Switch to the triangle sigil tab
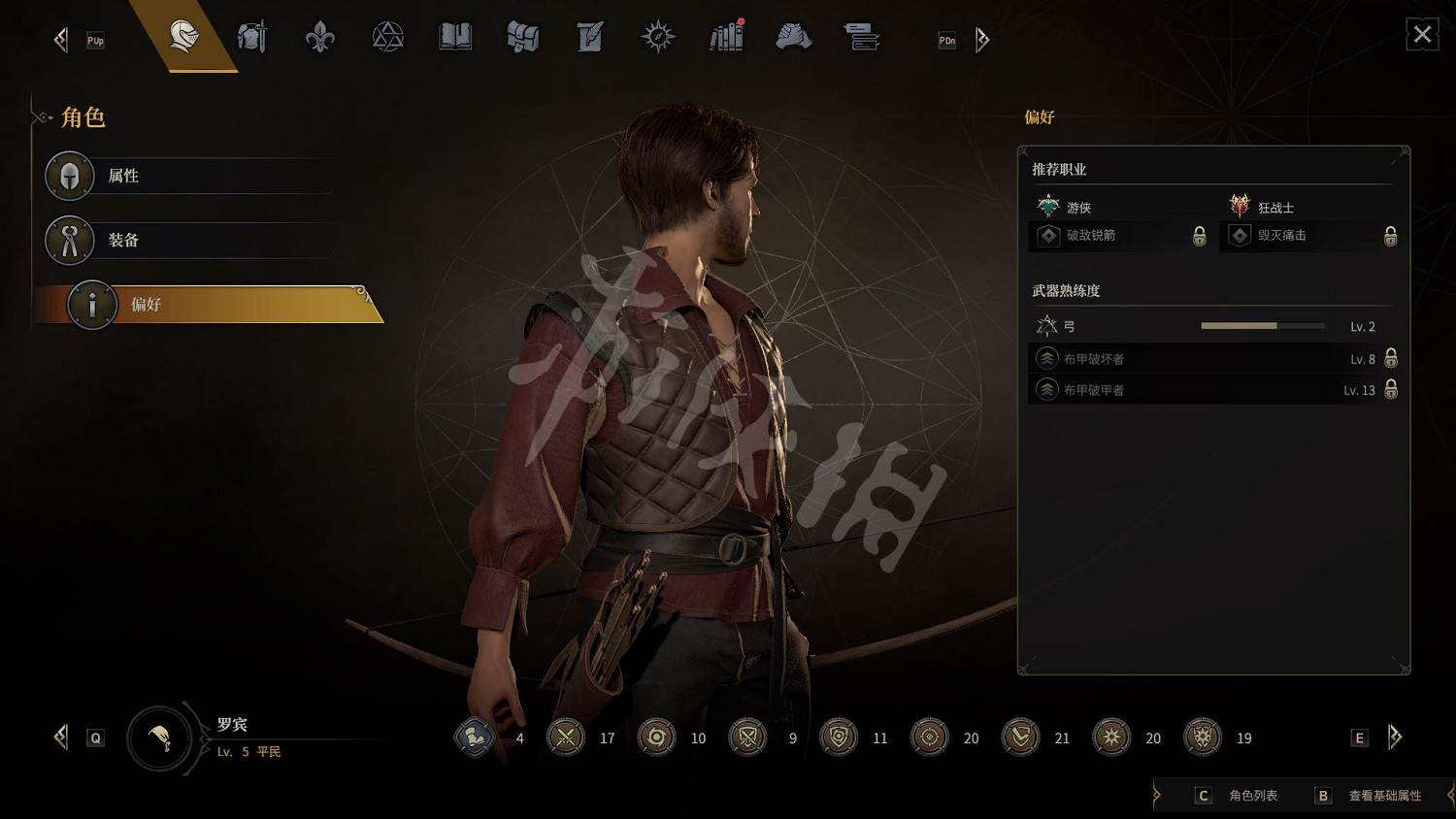 [x=387, y=38]
